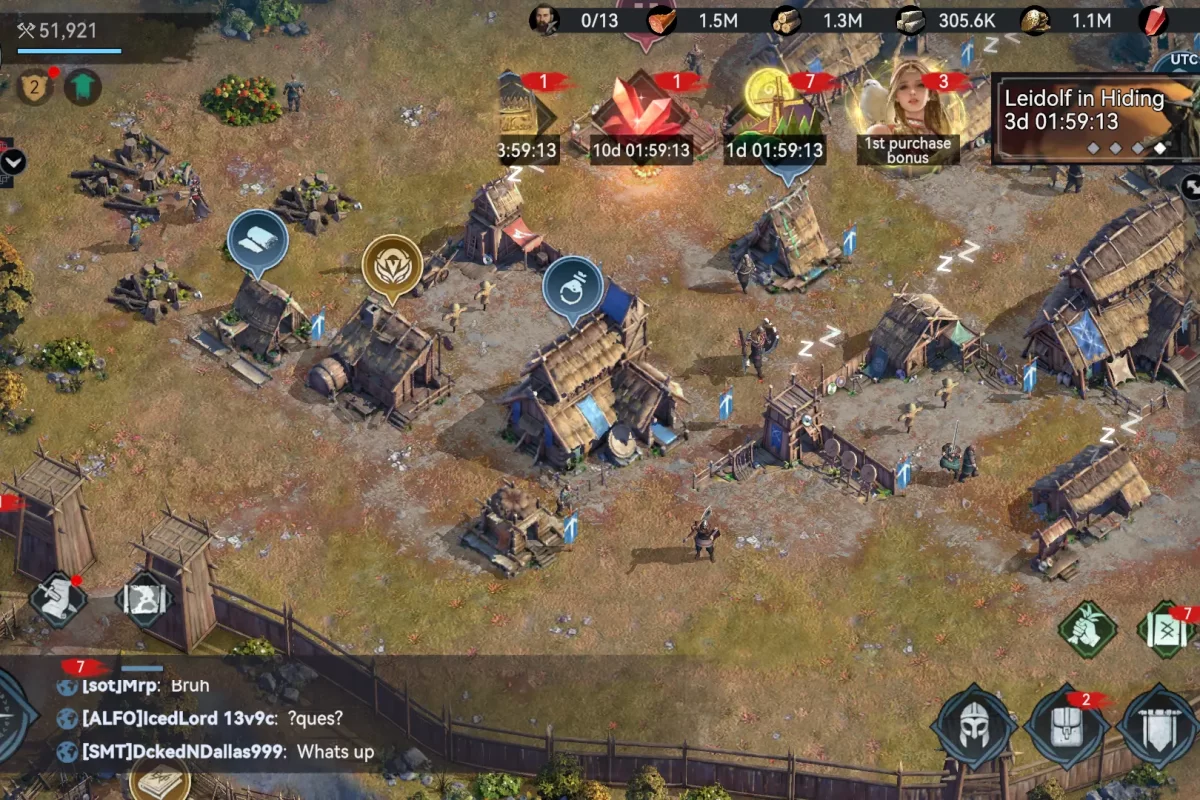1200x800 pixels.
Task: Open the 1st purchase bonus offer
Action: [908, 112]
